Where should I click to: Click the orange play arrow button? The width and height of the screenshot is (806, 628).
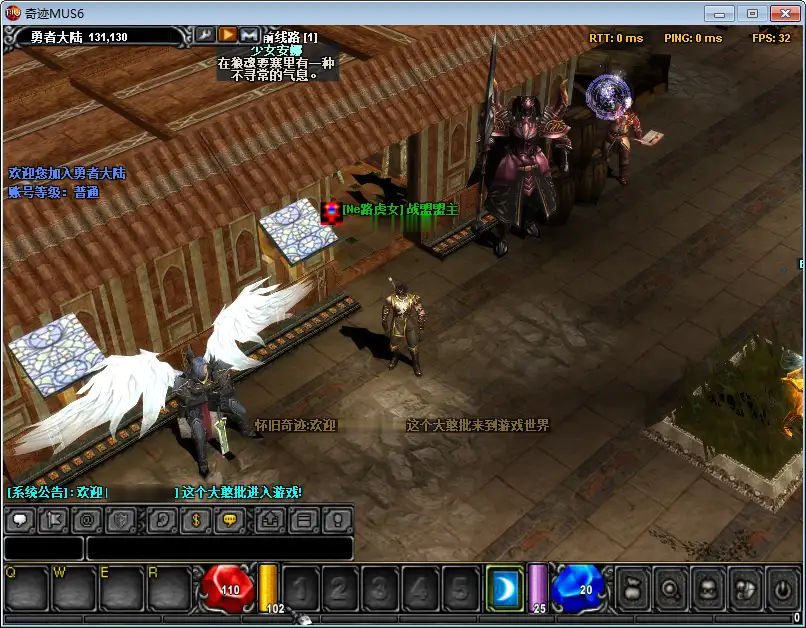point(227,35)
